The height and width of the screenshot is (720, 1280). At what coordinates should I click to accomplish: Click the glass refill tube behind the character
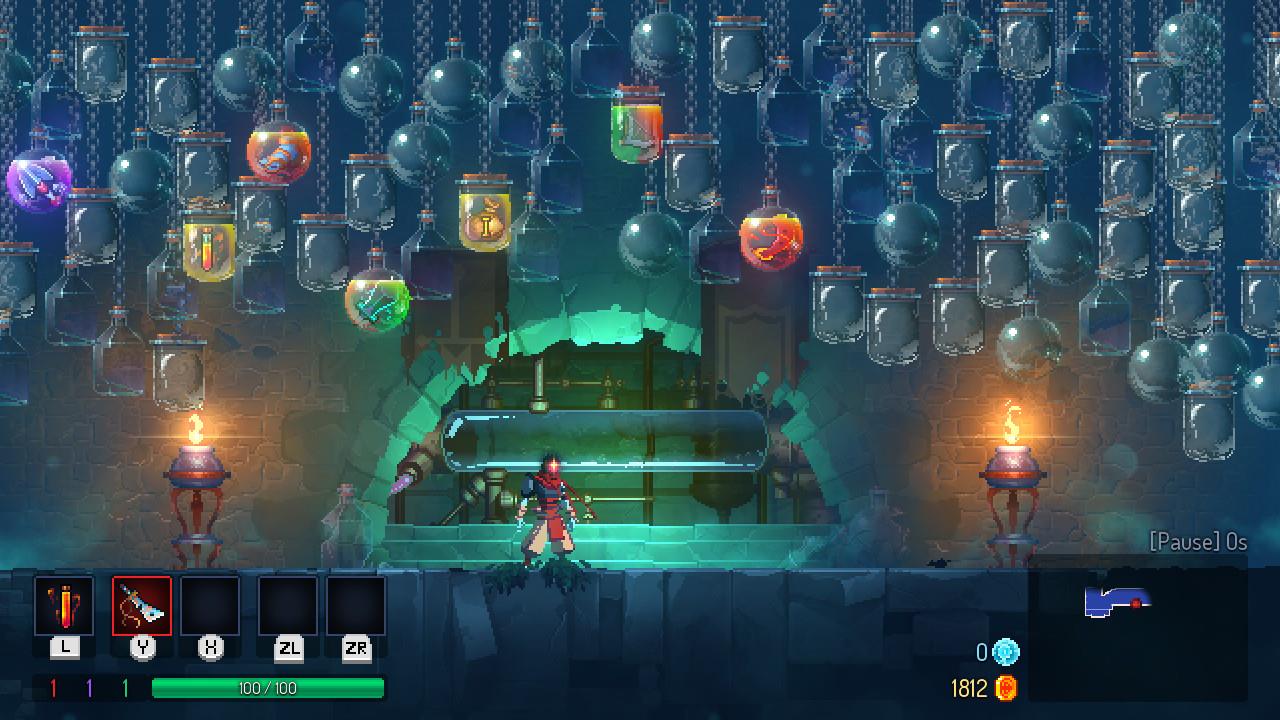[x=610, y=440]
